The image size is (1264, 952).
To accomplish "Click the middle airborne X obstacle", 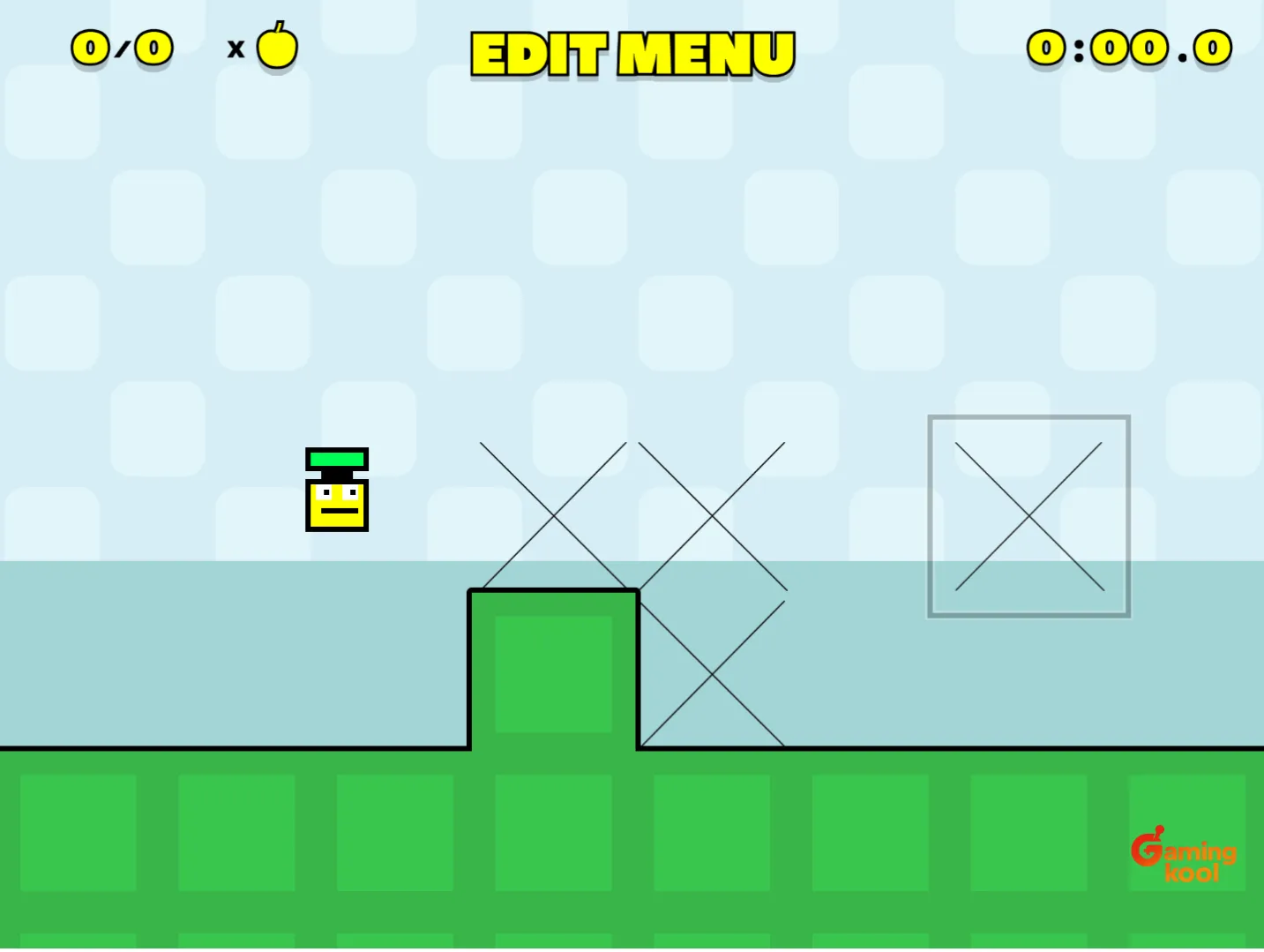I will (713, 514).
